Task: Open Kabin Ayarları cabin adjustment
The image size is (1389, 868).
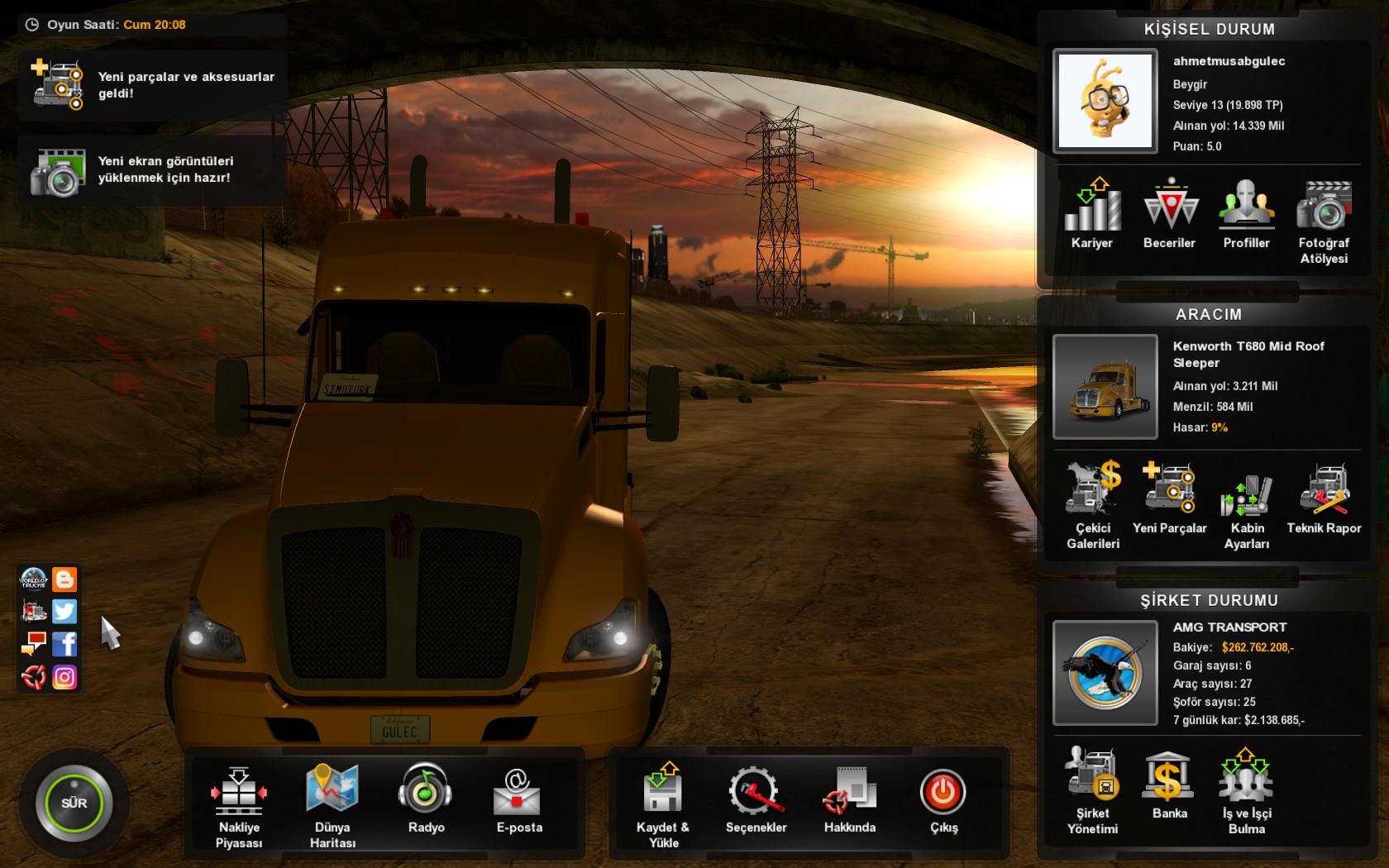Action: pos(1246,505)
